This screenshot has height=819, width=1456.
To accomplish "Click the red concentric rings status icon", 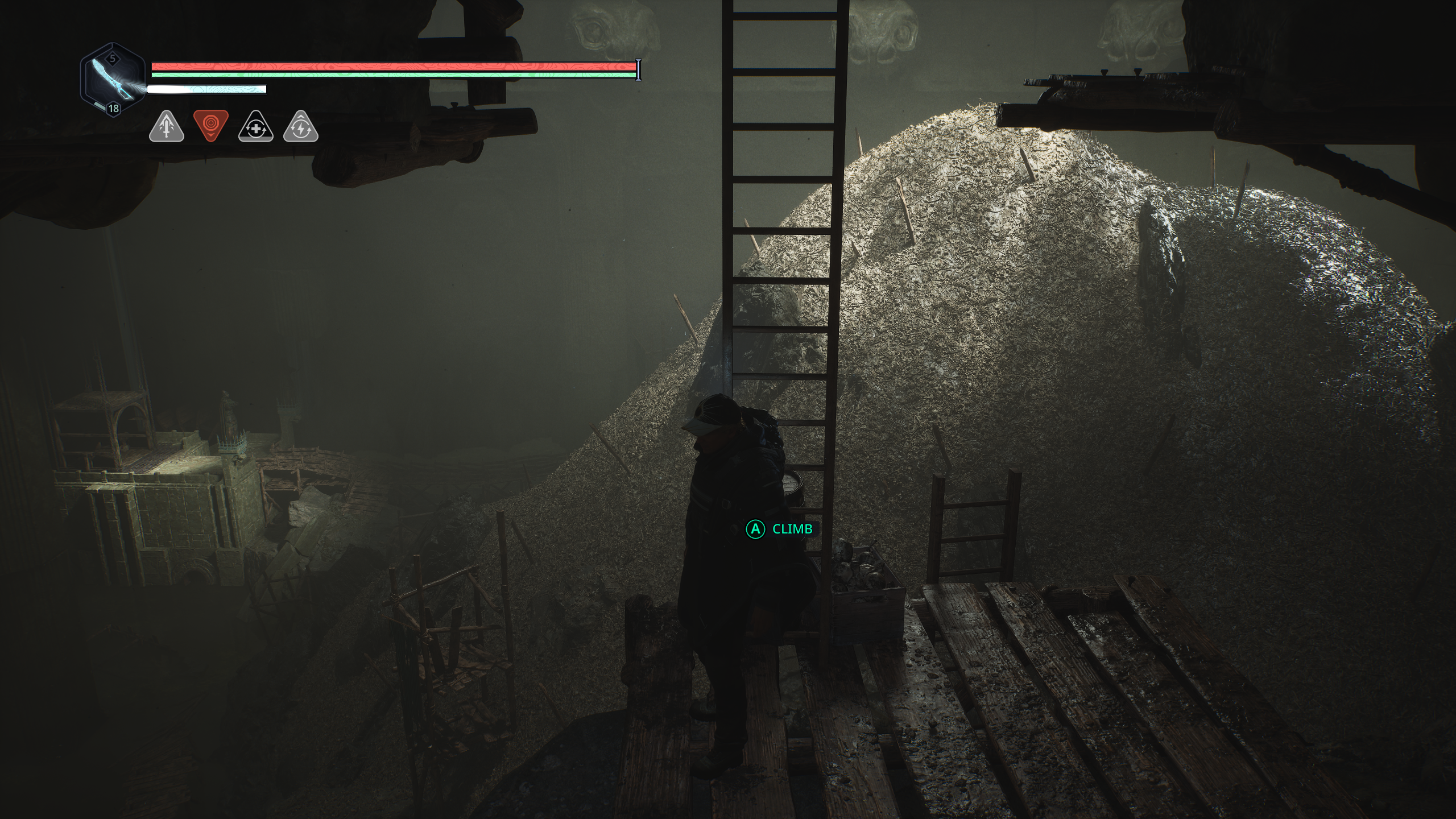I will coord(210,124).
